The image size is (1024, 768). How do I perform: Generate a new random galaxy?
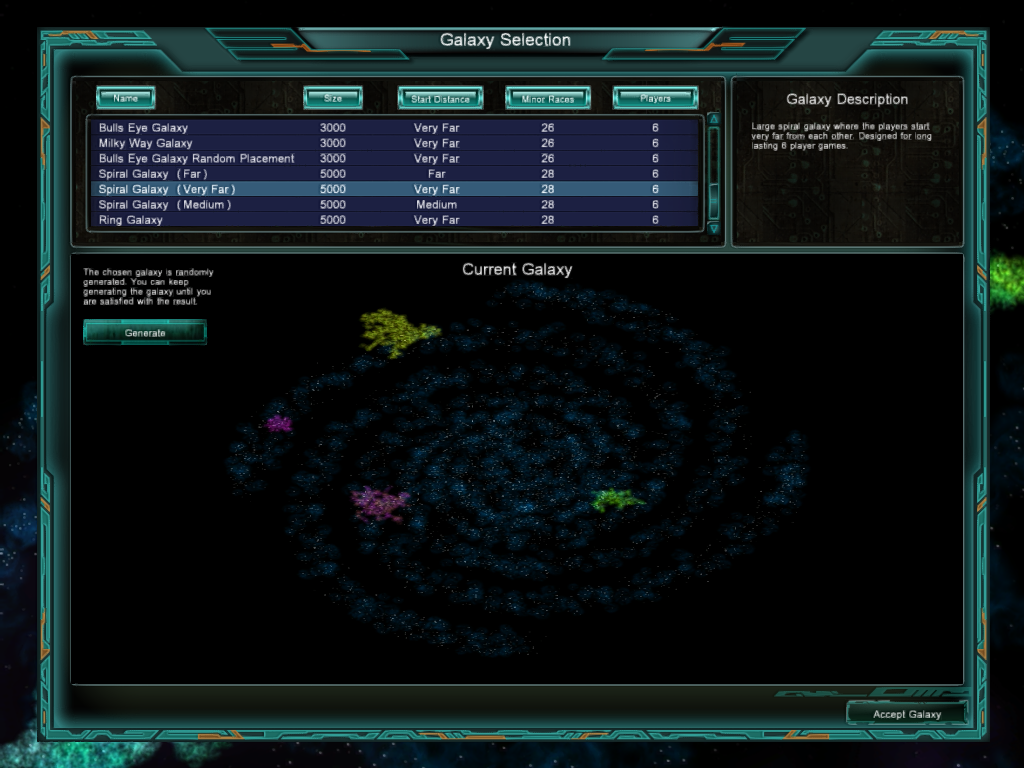[145, 332]
